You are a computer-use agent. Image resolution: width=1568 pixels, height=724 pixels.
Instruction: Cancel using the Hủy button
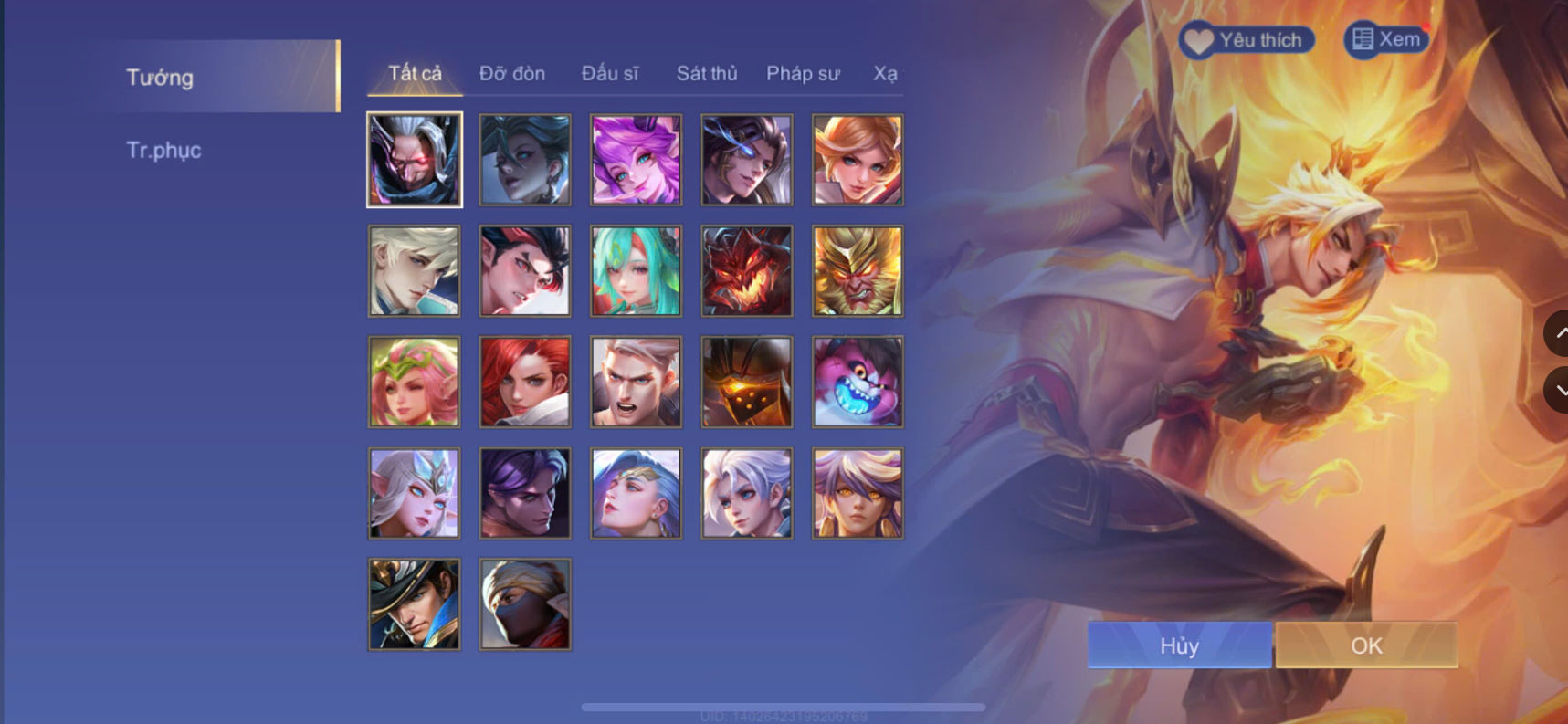pos(1178,645)
